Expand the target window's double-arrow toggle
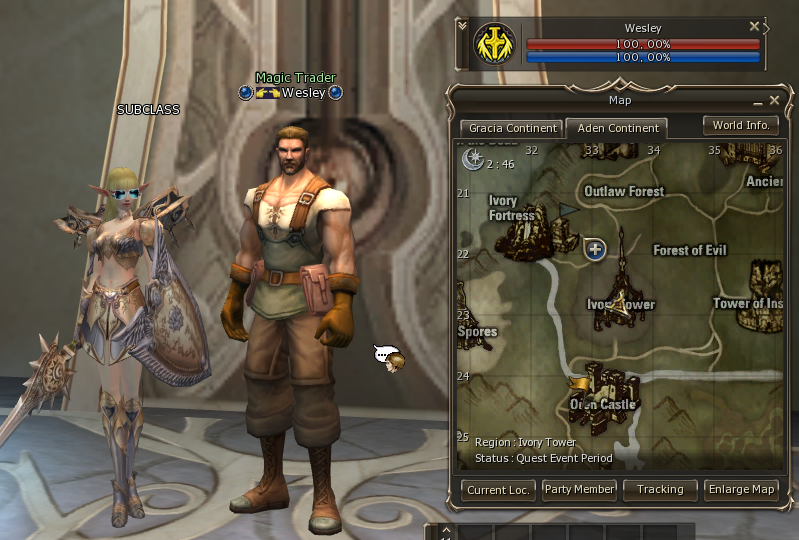799x540 pixels. 461,28
